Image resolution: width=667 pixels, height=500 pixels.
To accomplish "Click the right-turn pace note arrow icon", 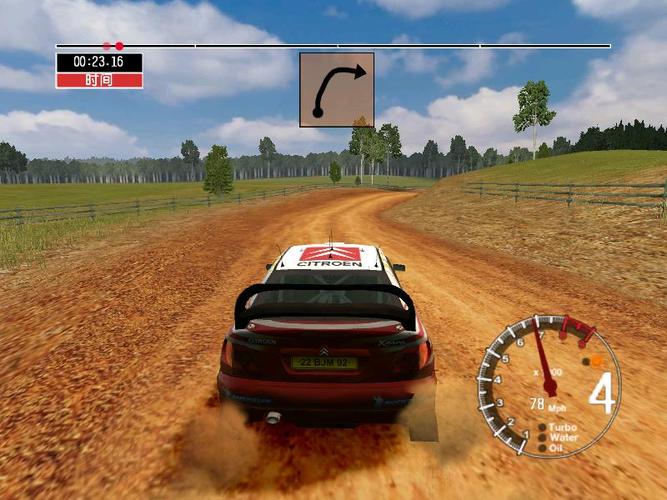I will pos(337,89).
